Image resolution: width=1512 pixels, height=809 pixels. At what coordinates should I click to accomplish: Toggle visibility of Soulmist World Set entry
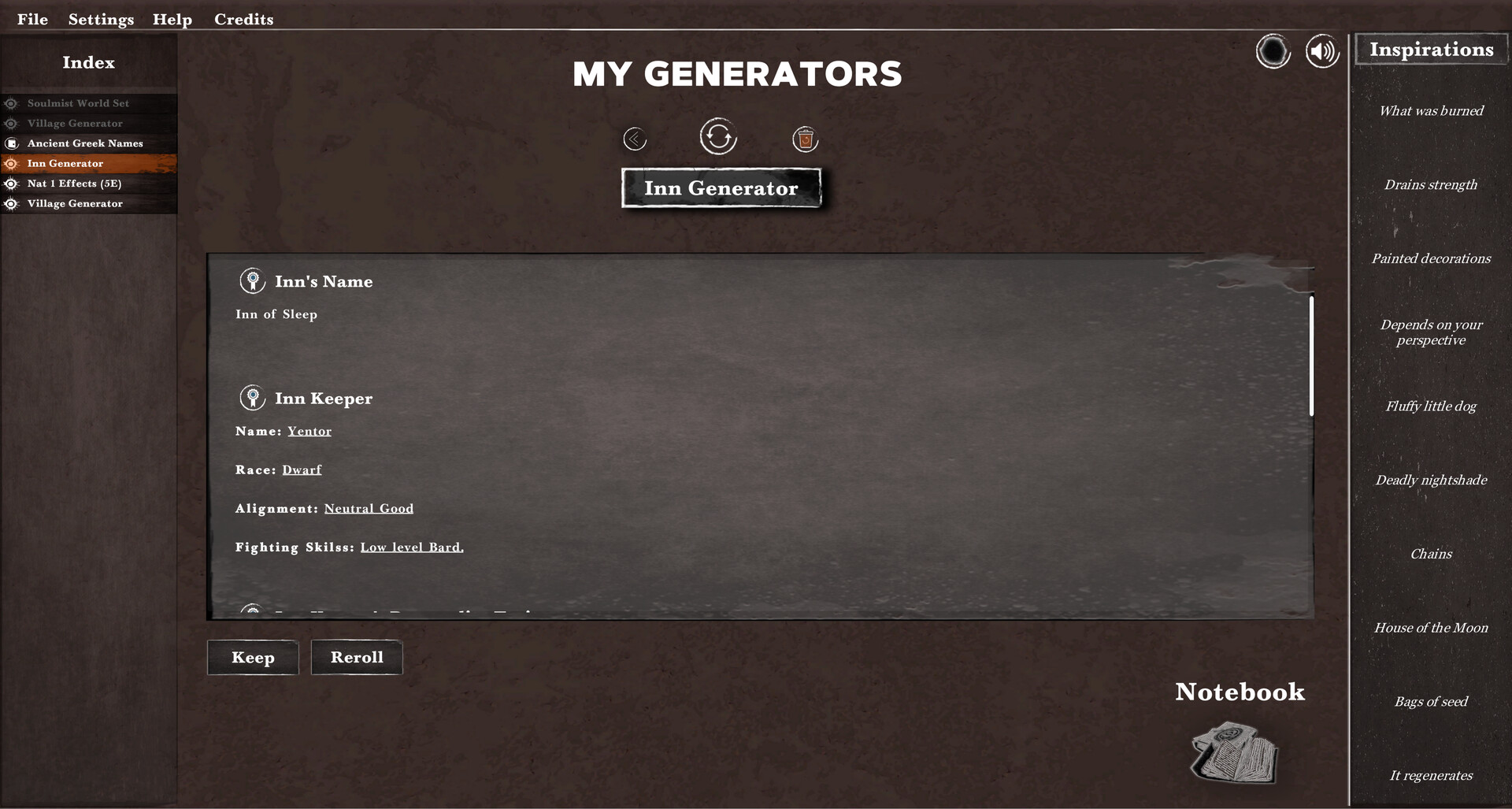click(11, 102)
